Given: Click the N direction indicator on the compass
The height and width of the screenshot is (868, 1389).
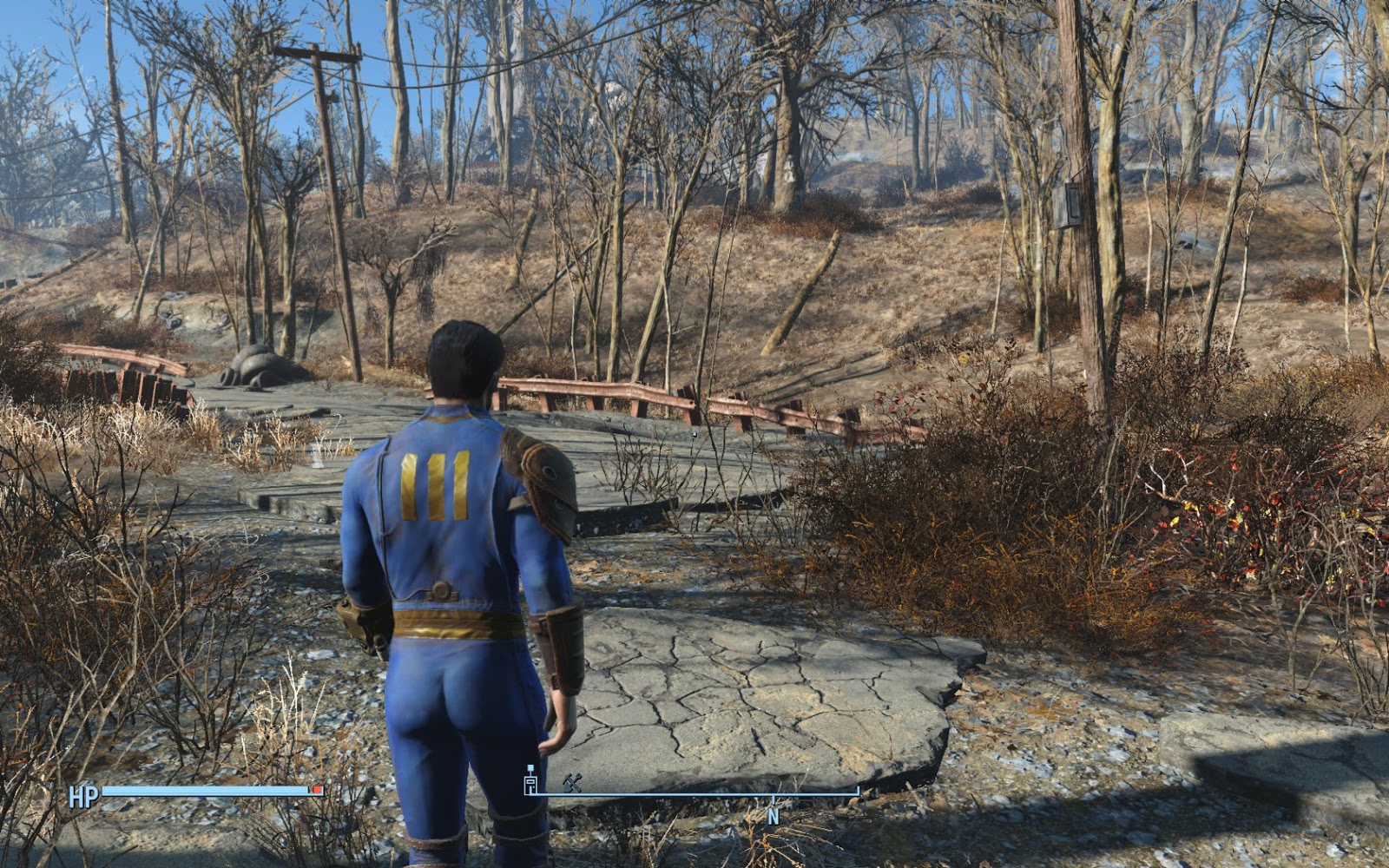Looking at the screenshot, I should click(x=775, y=814).
